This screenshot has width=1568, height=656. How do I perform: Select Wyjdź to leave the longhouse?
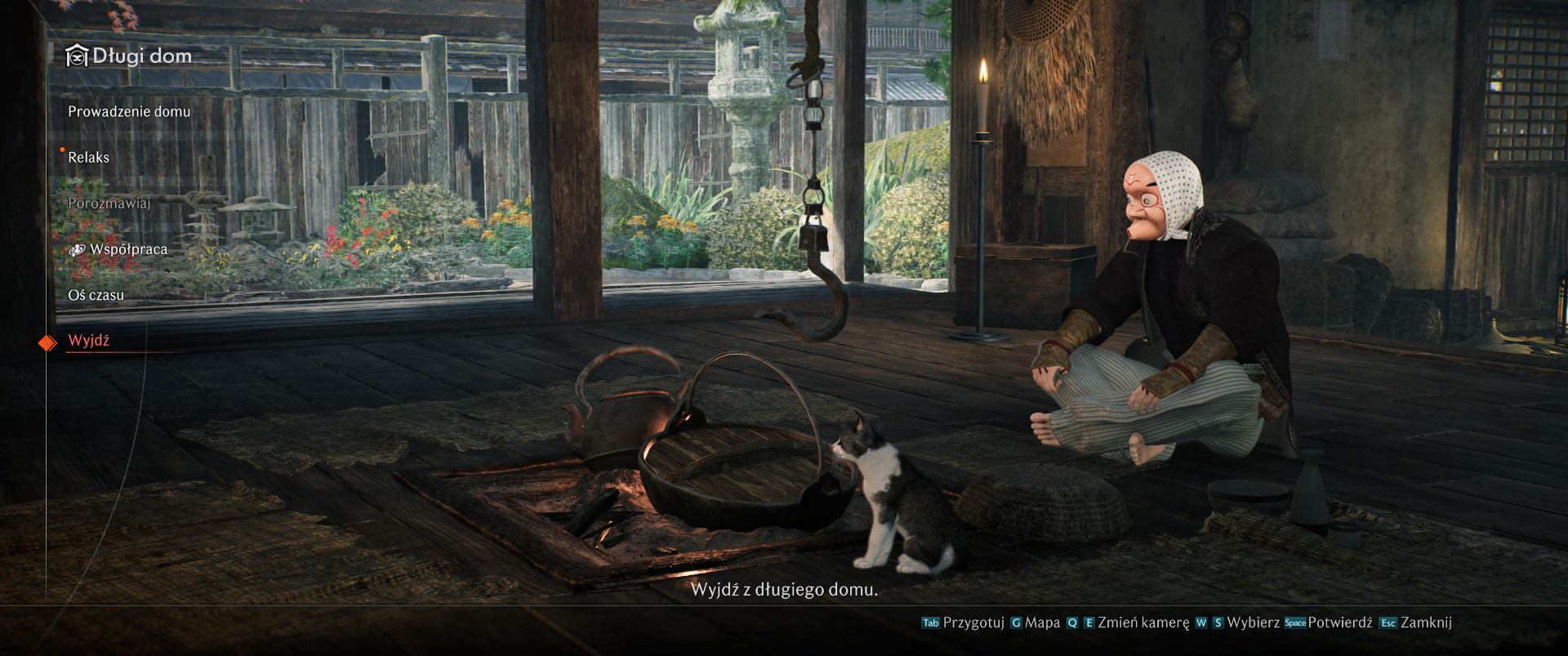(x=89, y=341)
